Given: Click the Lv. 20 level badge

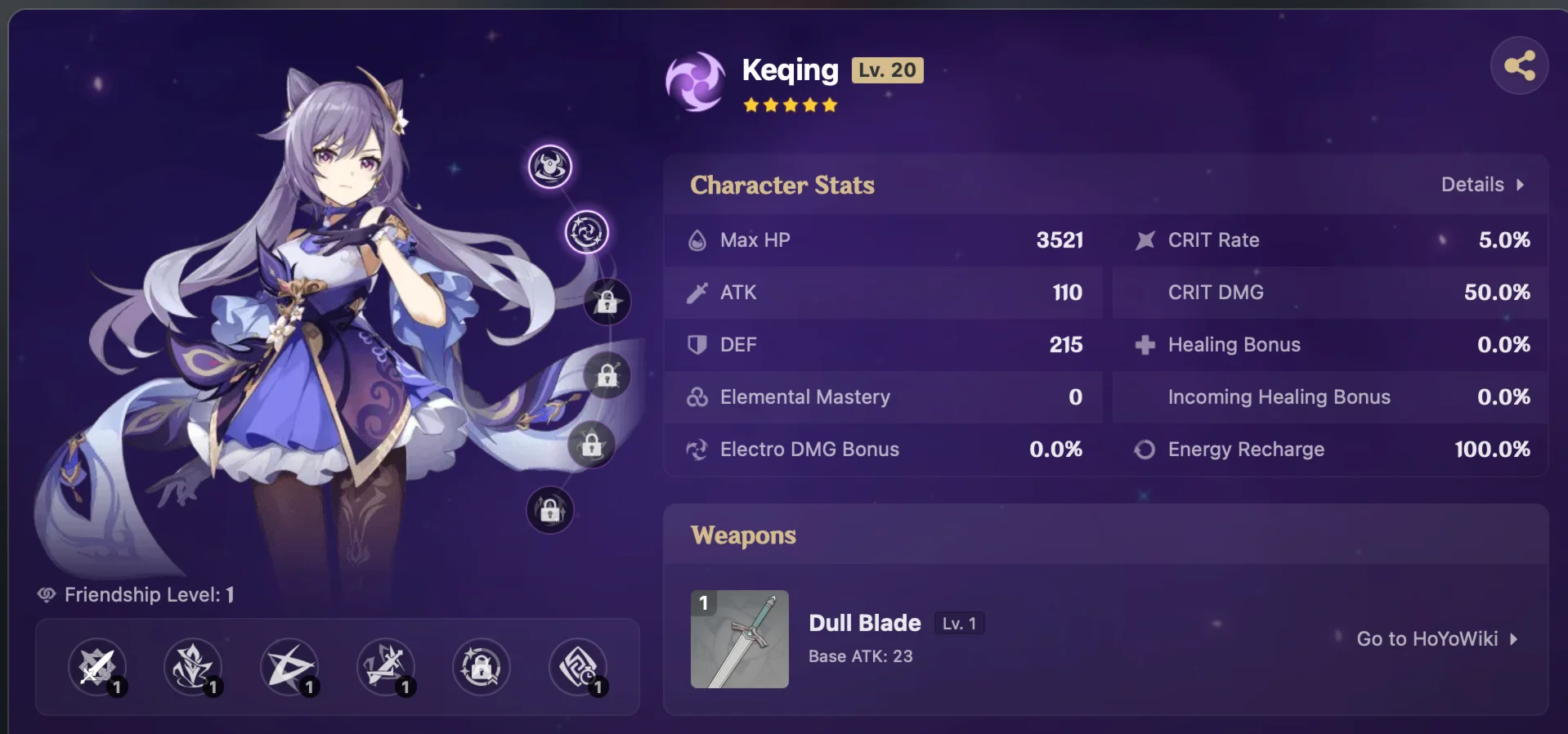Looking at the screenshot, I should [888, 70].
